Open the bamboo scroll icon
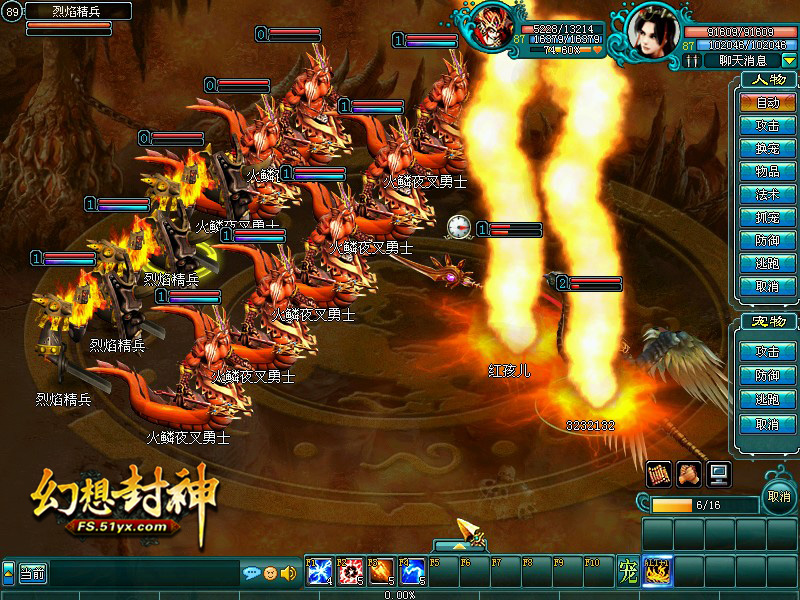Viewport: 800px width, 600px height. point(658,473)
